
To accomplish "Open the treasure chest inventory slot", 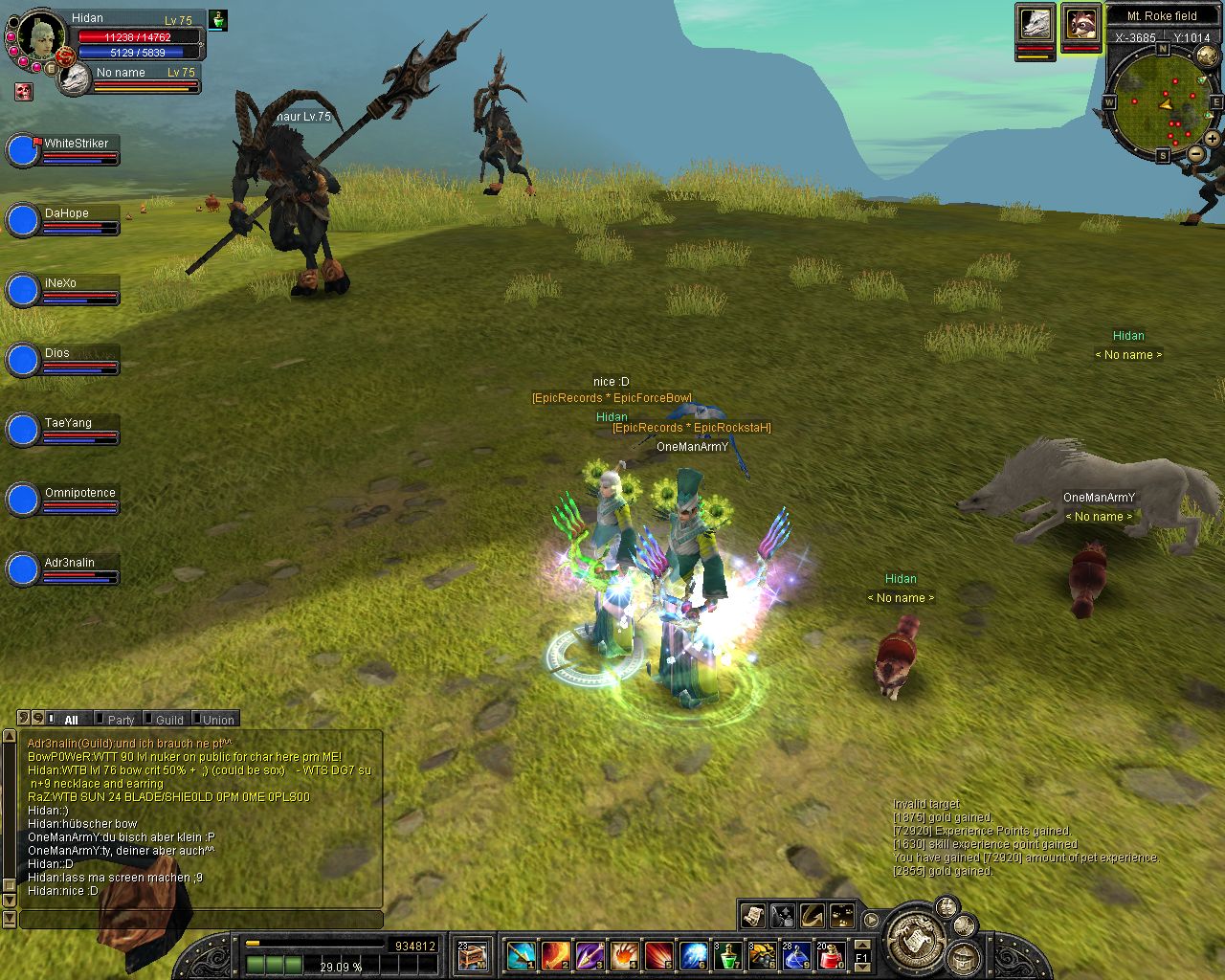I will pos(472,955).
